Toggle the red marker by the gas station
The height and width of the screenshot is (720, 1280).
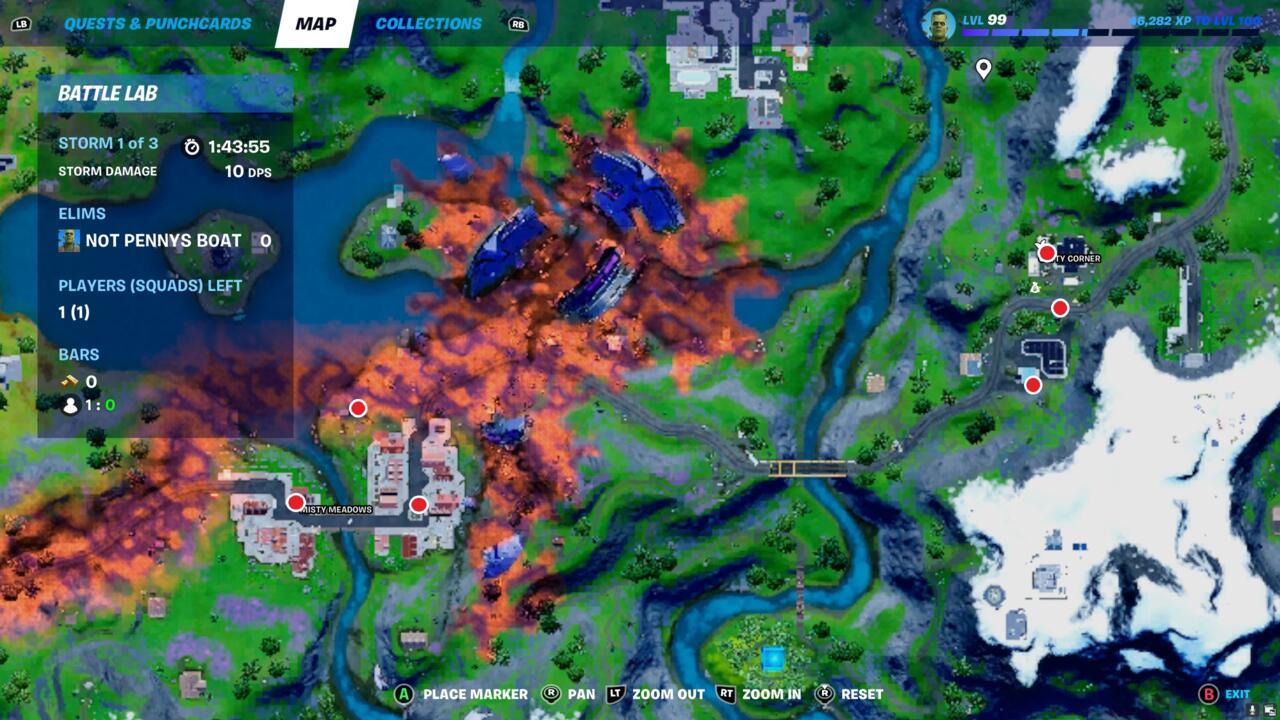tap(1031, 385)
